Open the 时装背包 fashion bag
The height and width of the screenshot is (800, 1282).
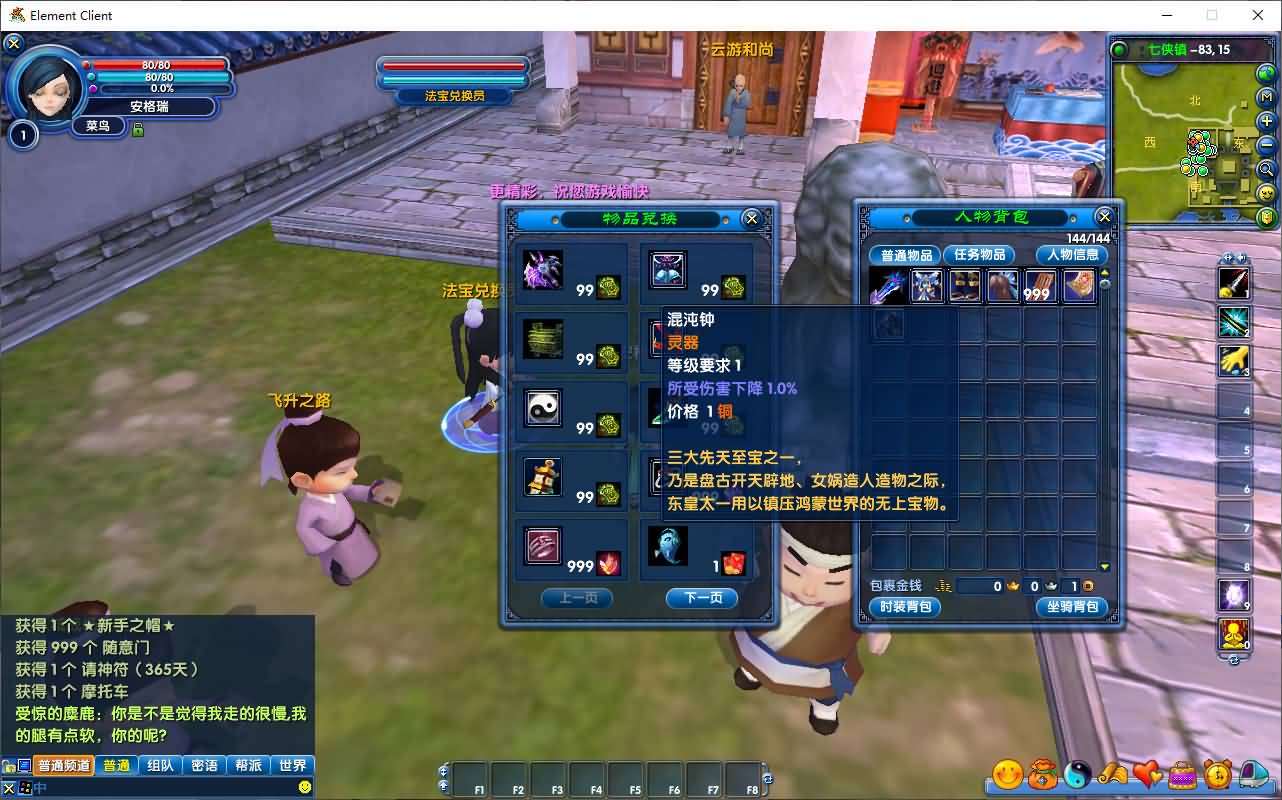(x=905, y=607)
